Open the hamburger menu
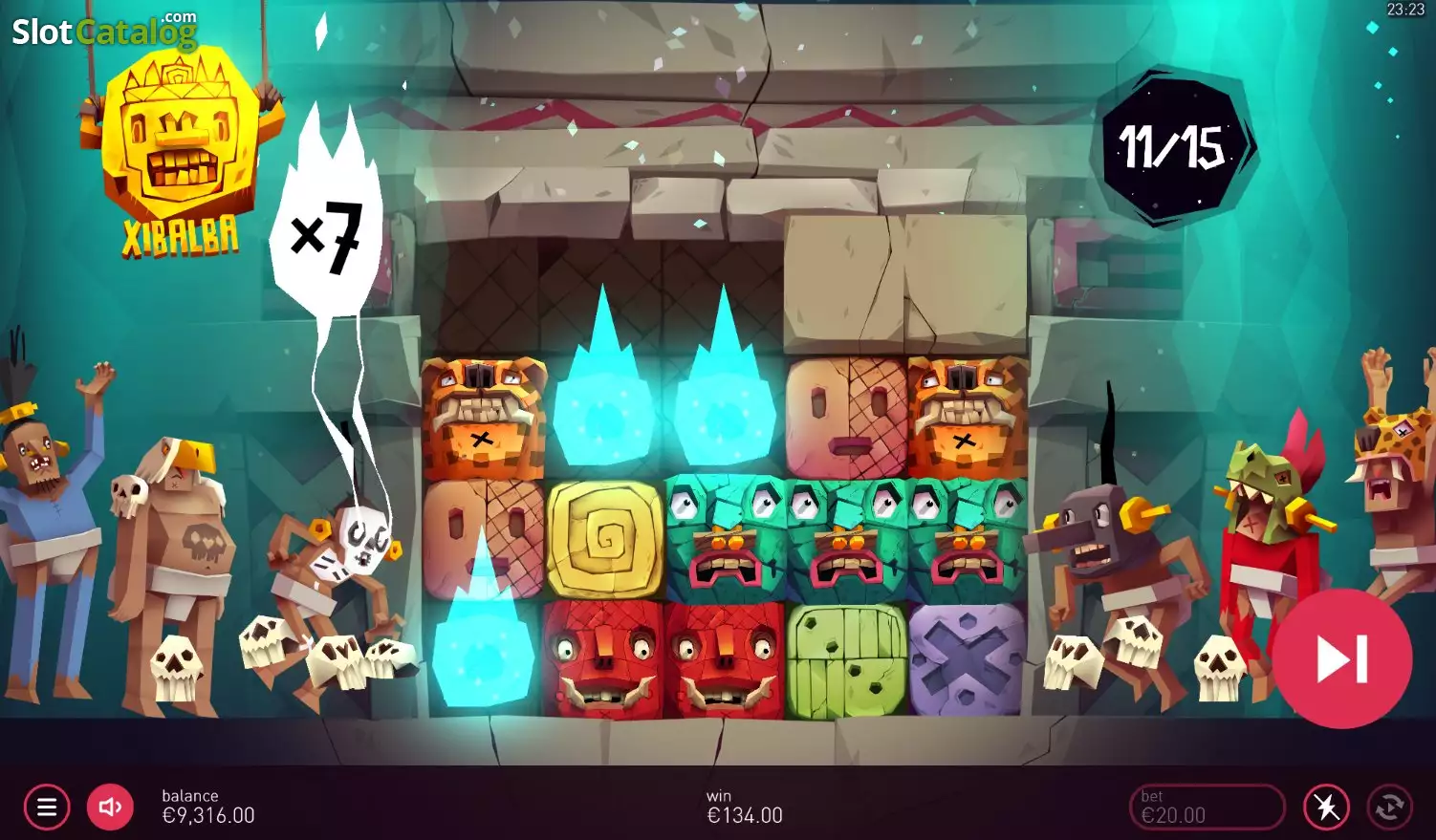Viewport: 1436px width, 840px height. pos(47,808)
